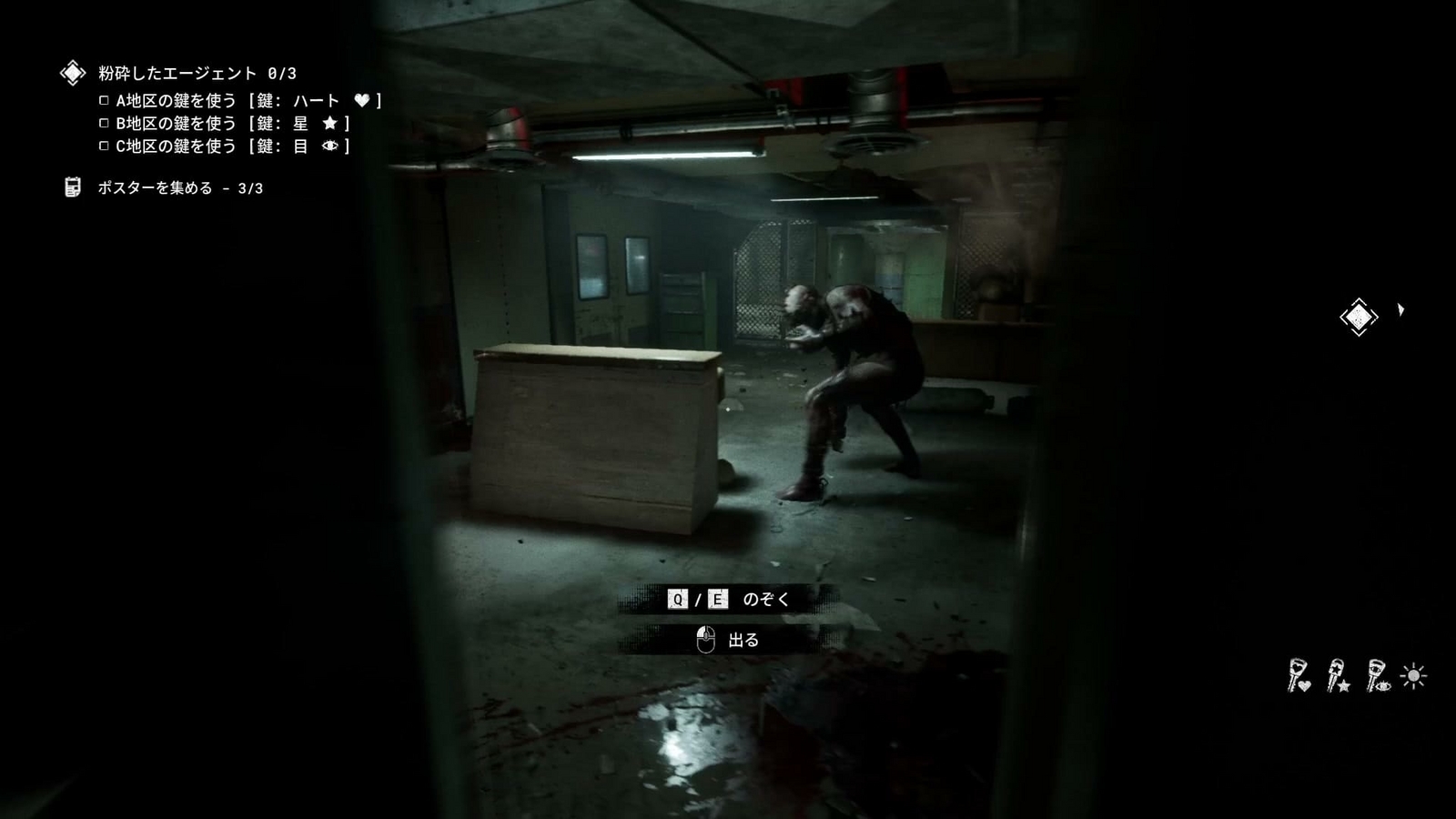This screenshot has height=819, width=1456.
Task: Check the B地区の鍵を使う checkbox
Action: tap(105, 123)
